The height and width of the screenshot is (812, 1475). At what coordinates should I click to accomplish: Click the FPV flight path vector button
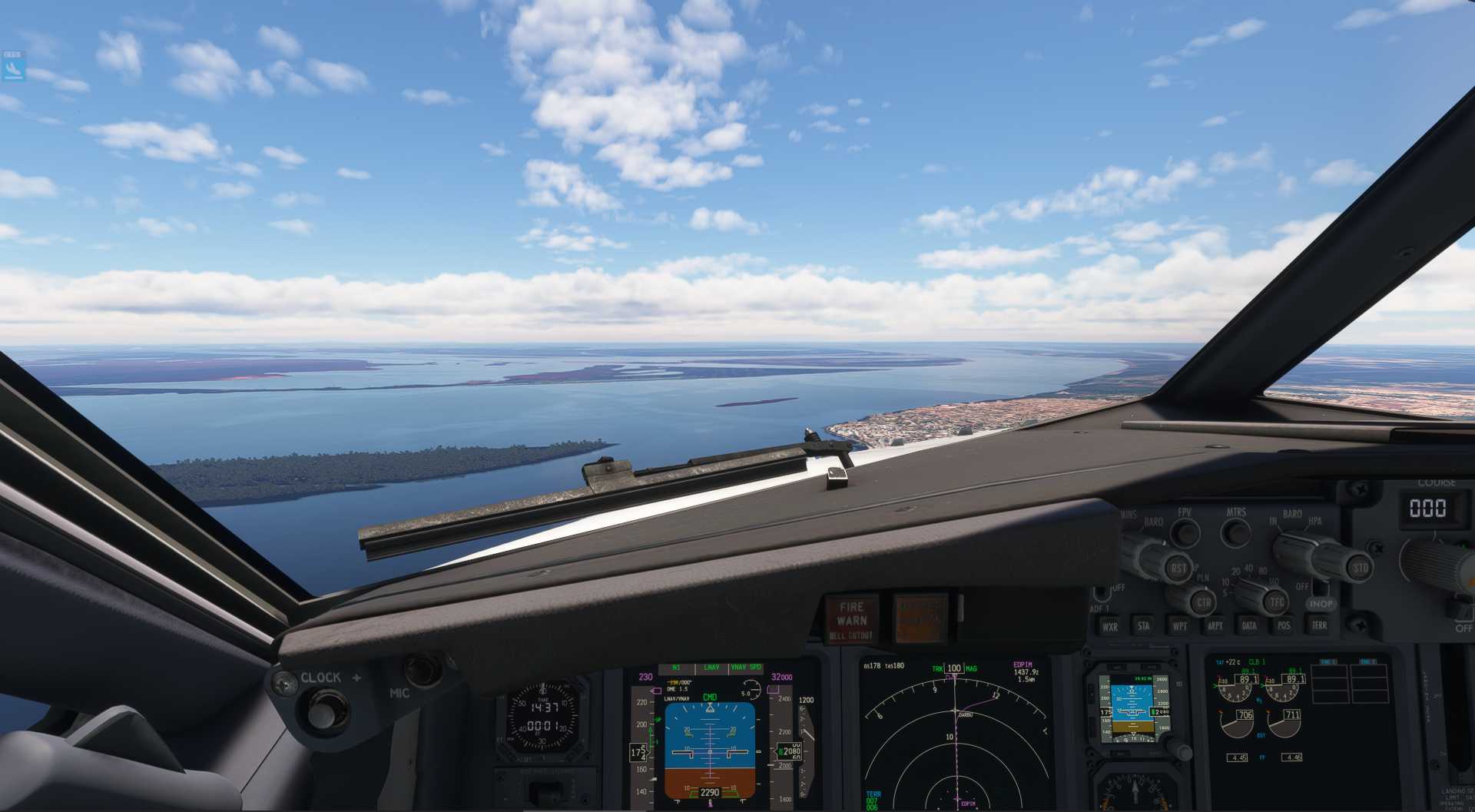click(1185, 532)
